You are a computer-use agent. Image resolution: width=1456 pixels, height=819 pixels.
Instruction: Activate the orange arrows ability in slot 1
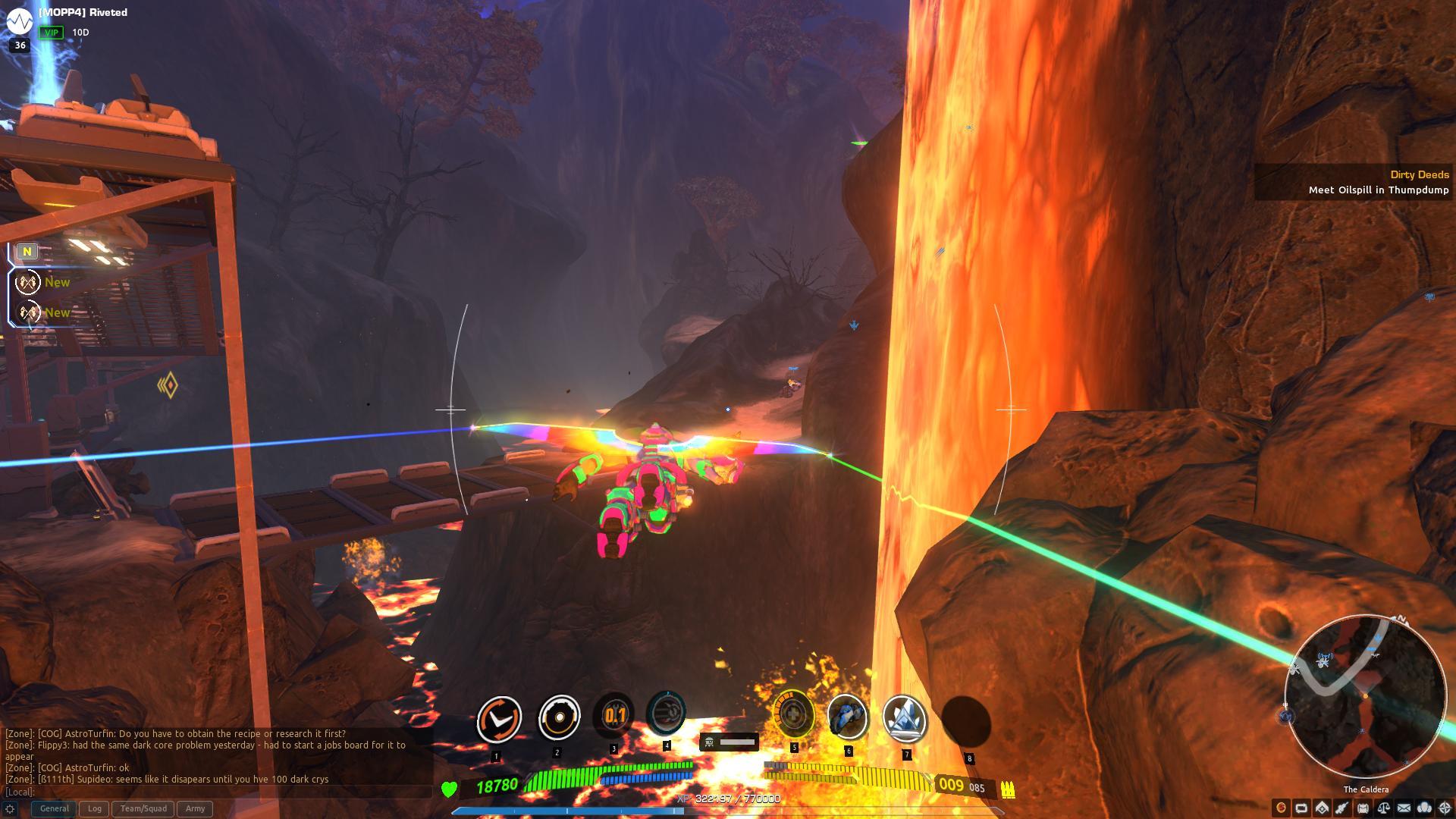[x=498, y=718]
